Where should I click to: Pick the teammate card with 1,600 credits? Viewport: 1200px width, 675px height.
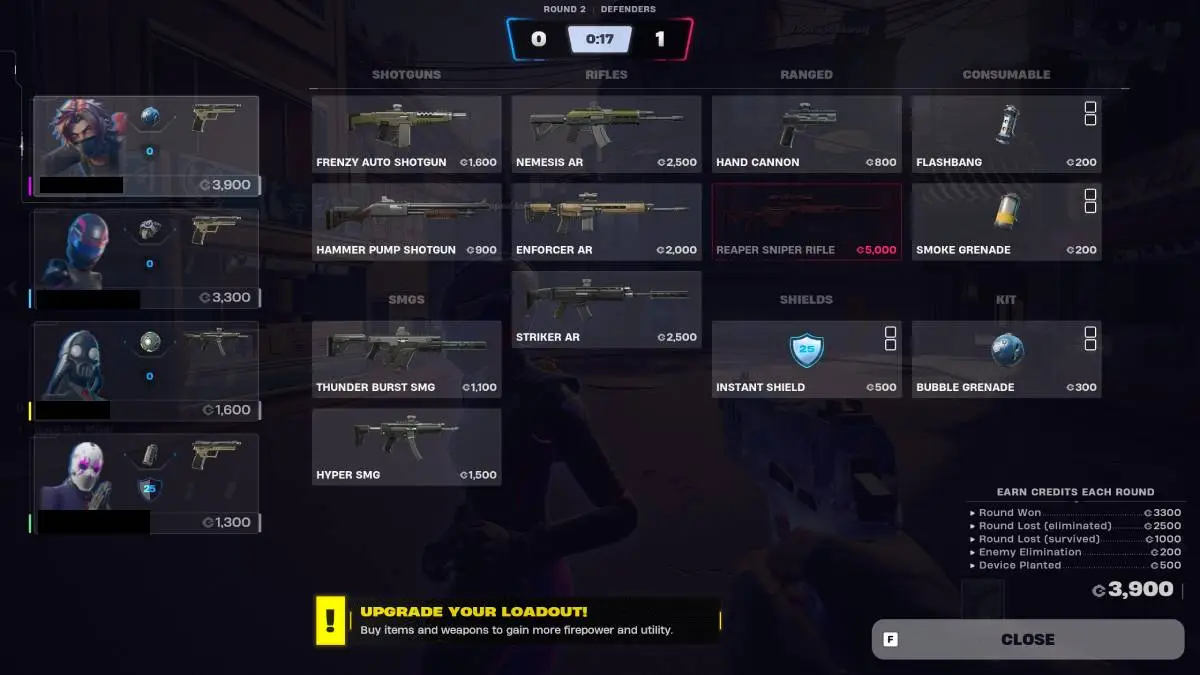pyautogui.click(x=146, y=371)
